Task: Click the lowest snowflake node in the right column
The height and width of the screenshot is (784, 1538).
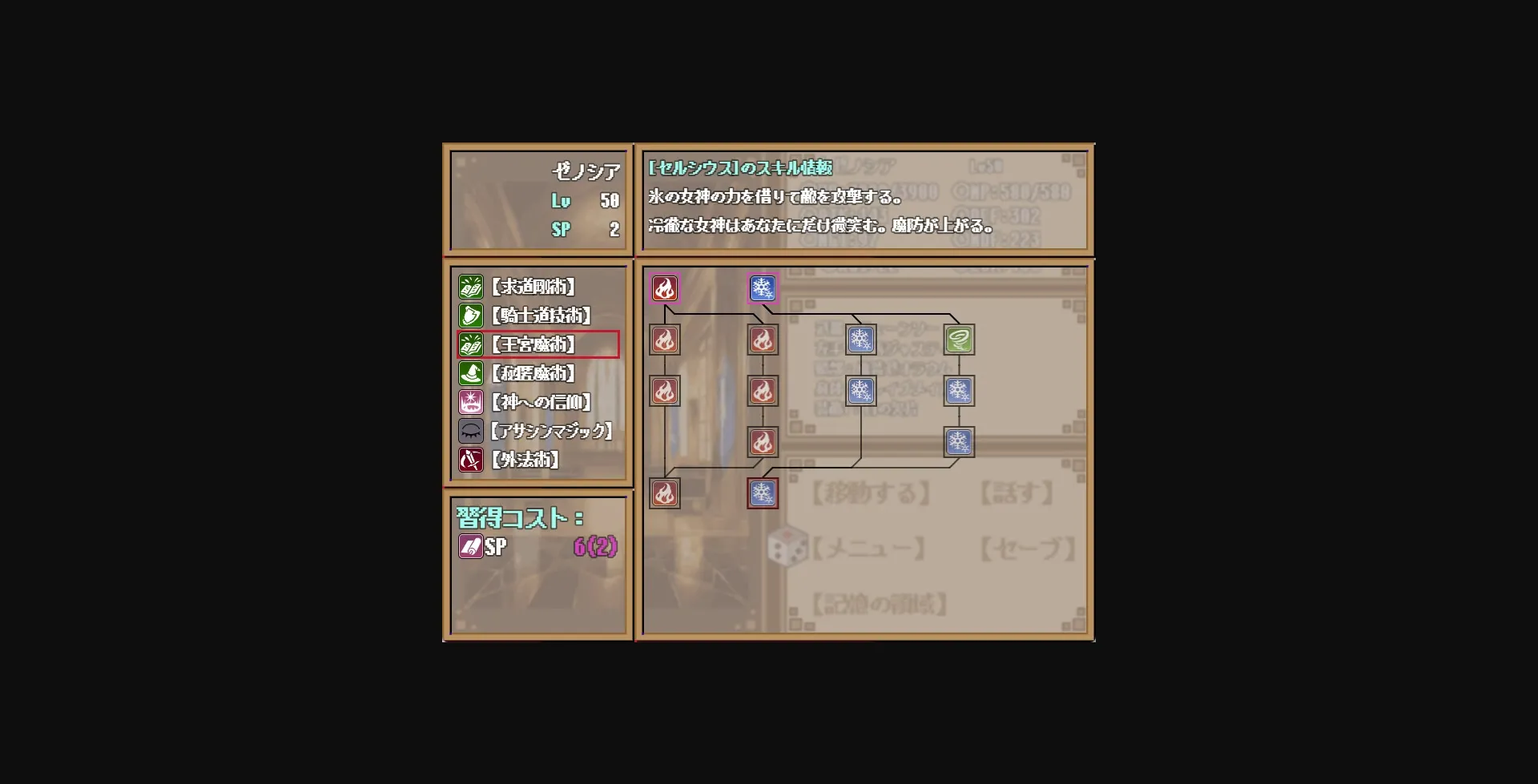Action: click(959, 441)
